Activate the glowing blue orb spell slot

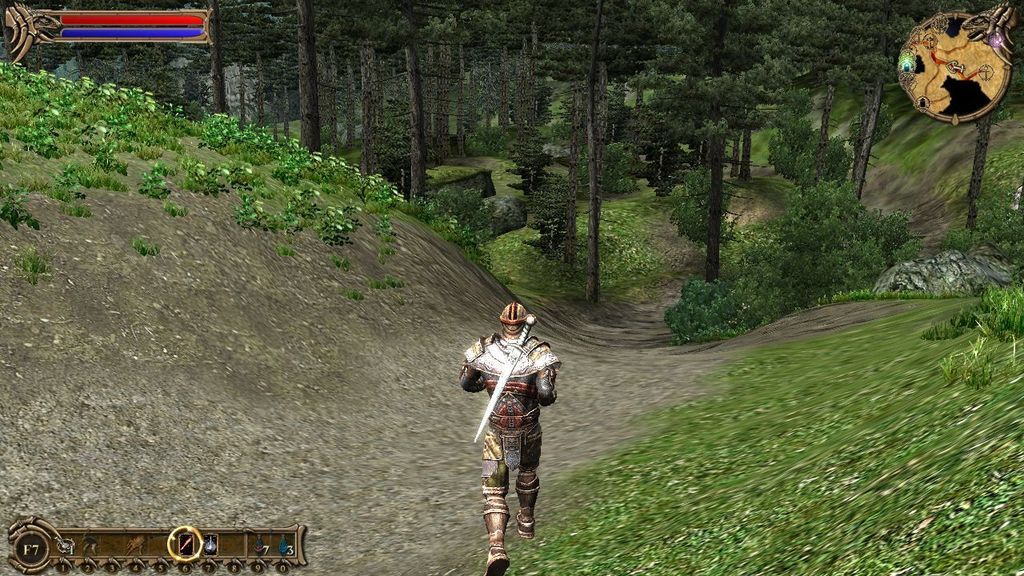point(211,544)
